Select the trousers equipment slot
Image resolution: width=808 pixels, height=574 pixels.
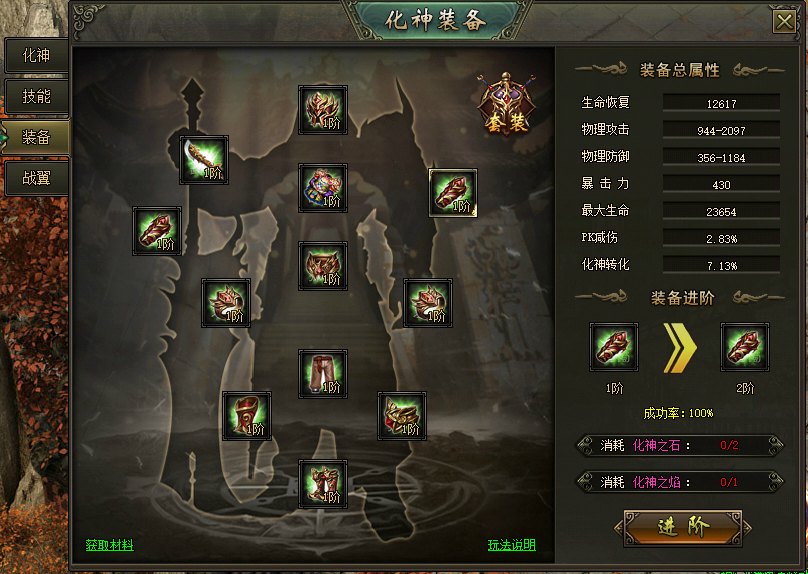tap(323, 374)
